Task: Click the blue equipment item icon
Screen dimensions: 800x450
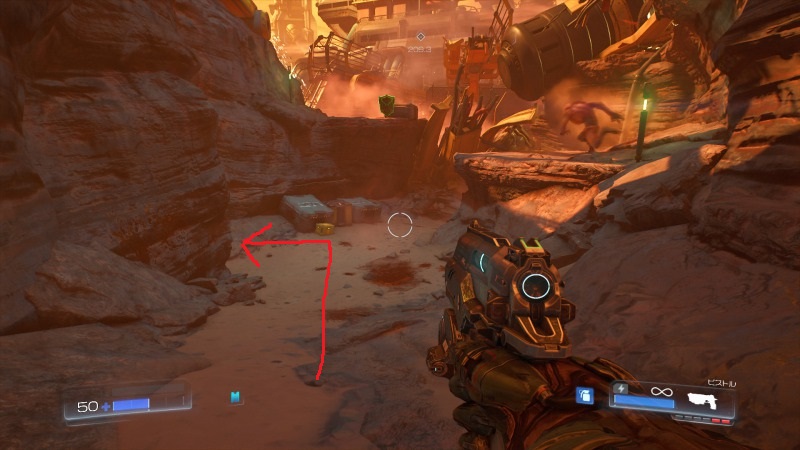Action: tap(585, 395)
